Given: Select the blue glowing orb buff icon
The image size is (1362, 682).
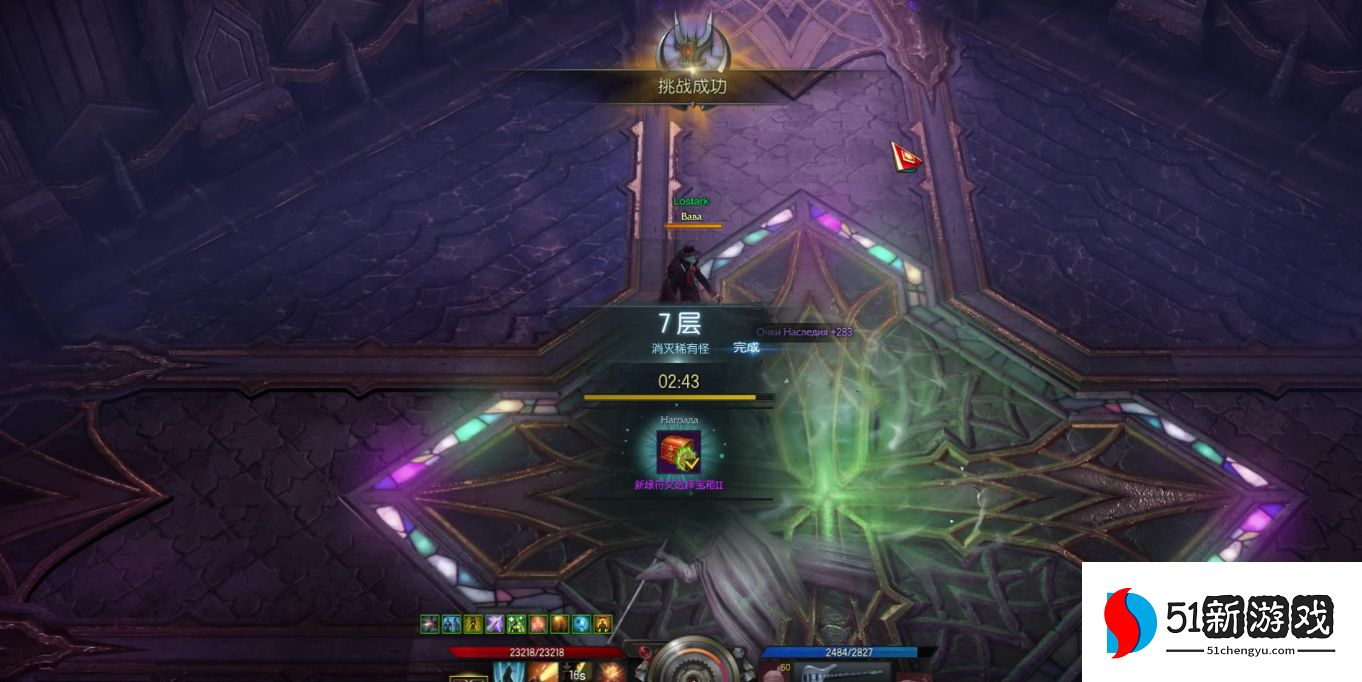Looking at the screenshot, I should coord(582,625).
